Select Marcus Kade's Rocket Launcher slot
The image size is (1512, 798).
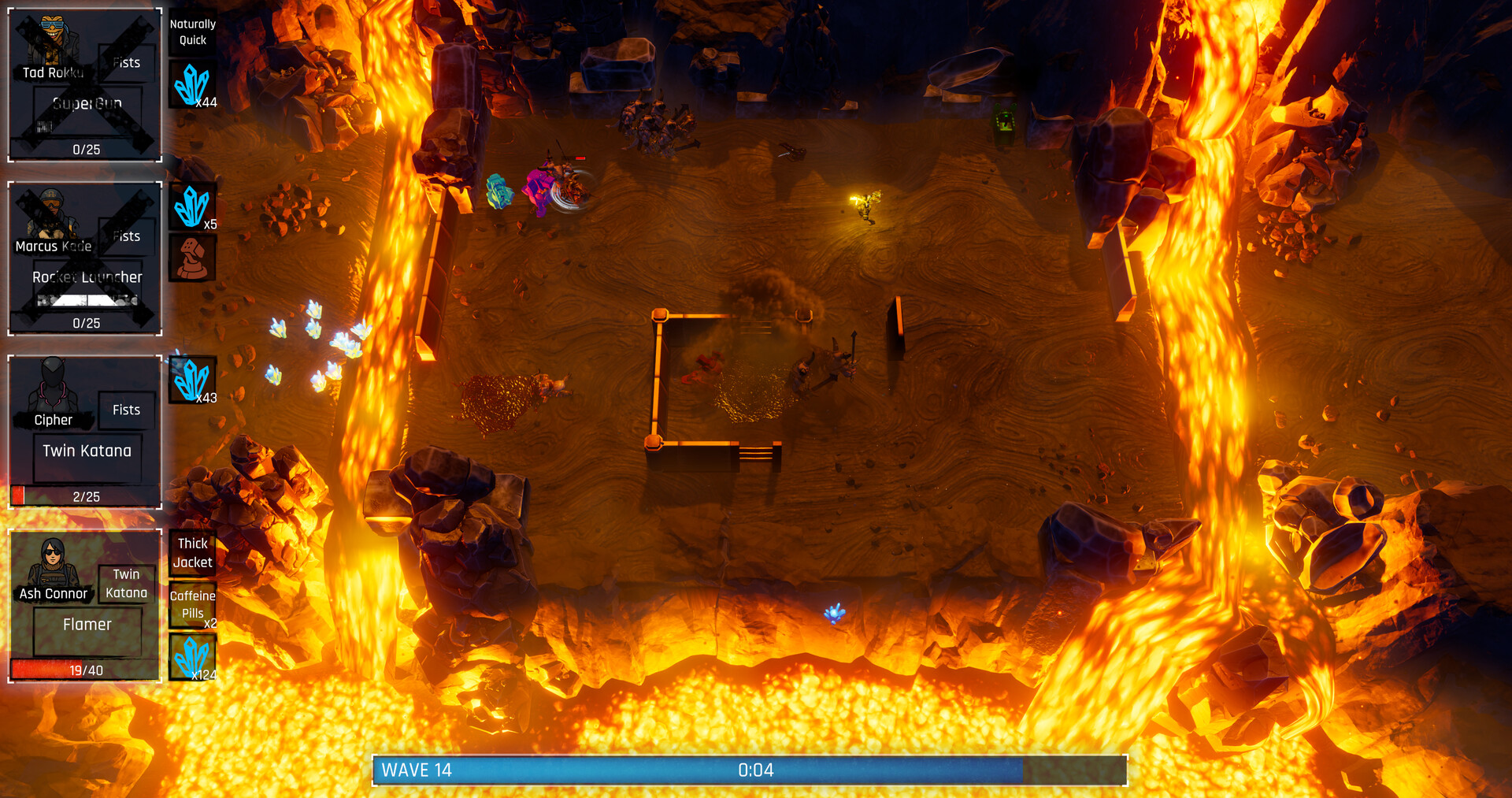[87, 277]
